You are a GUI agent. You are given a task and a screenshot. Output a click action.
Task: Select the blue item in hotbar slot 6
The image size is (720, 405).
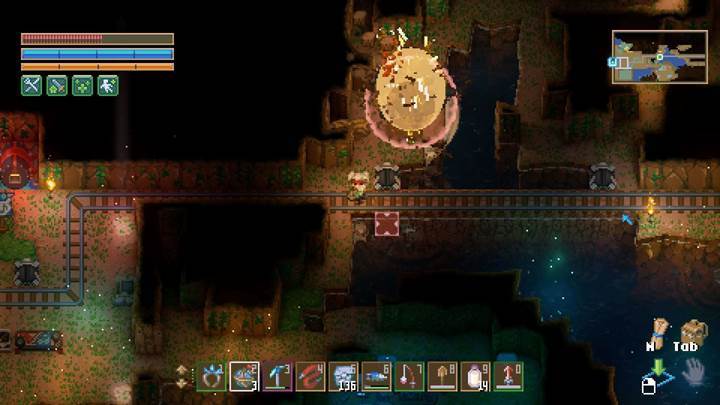tap(377, 376)
